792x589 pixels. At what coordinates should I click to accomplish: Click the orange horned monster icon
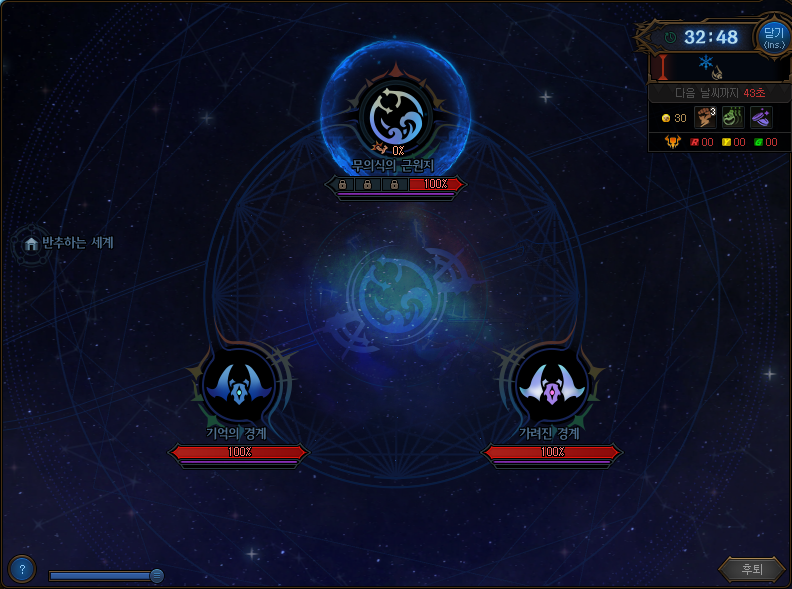tap(672, 142)
